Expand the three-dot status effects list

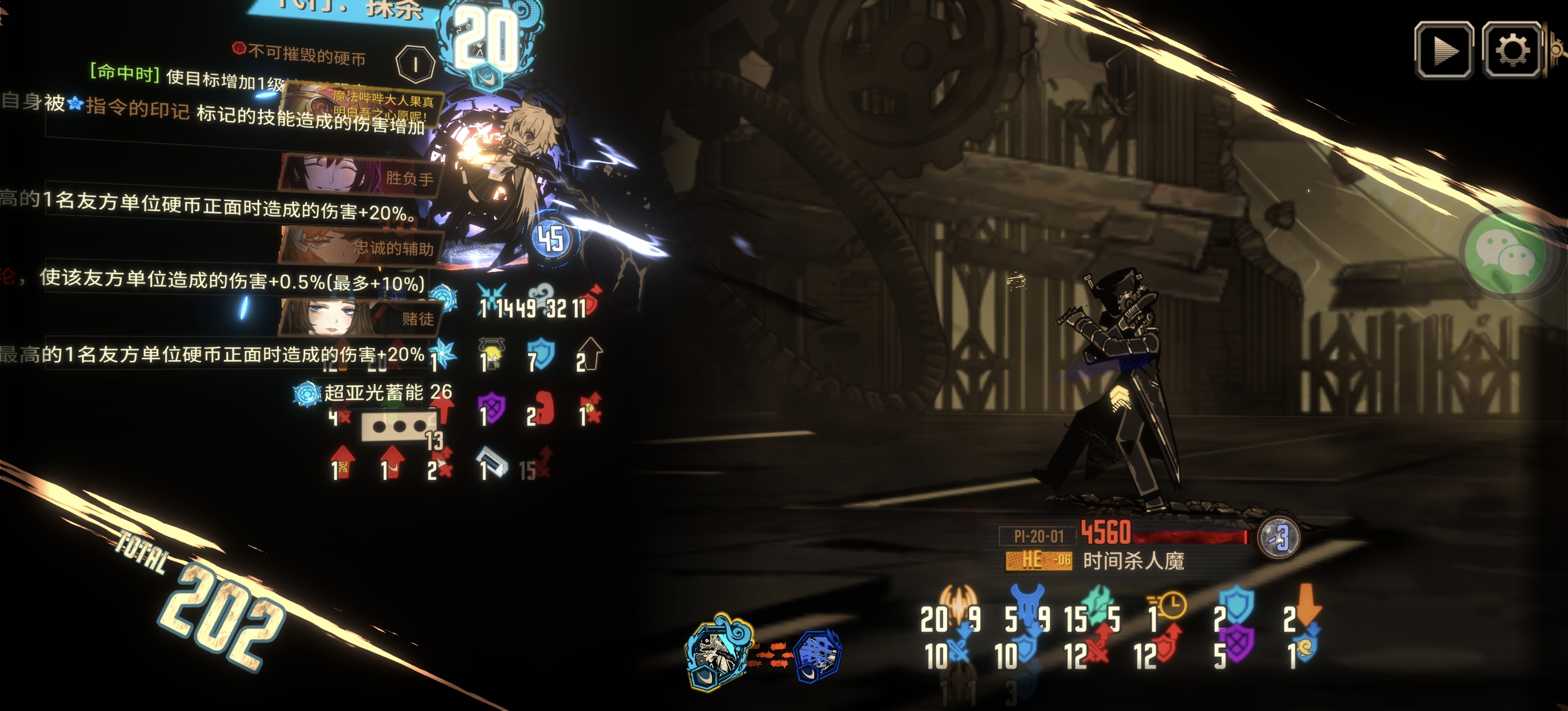[x=399, y=426]
